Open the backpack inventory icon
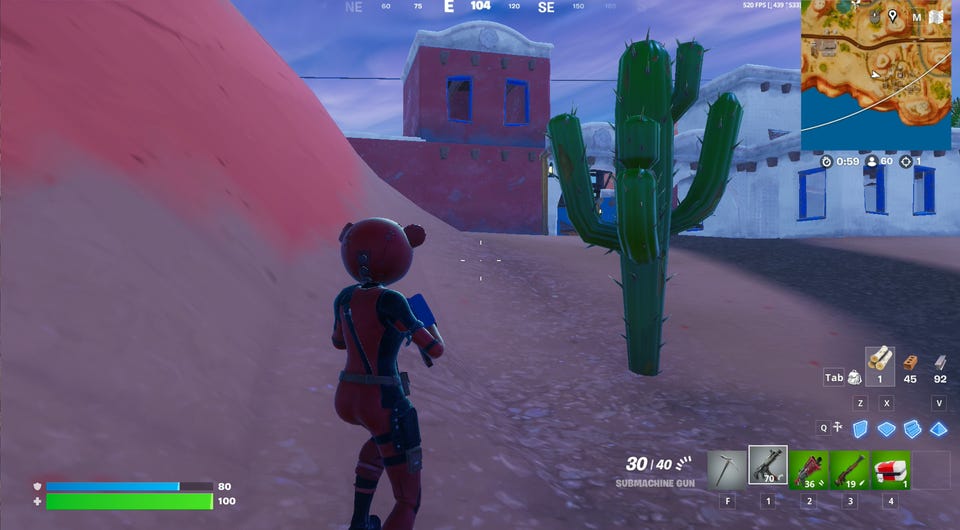 [855, 377]
